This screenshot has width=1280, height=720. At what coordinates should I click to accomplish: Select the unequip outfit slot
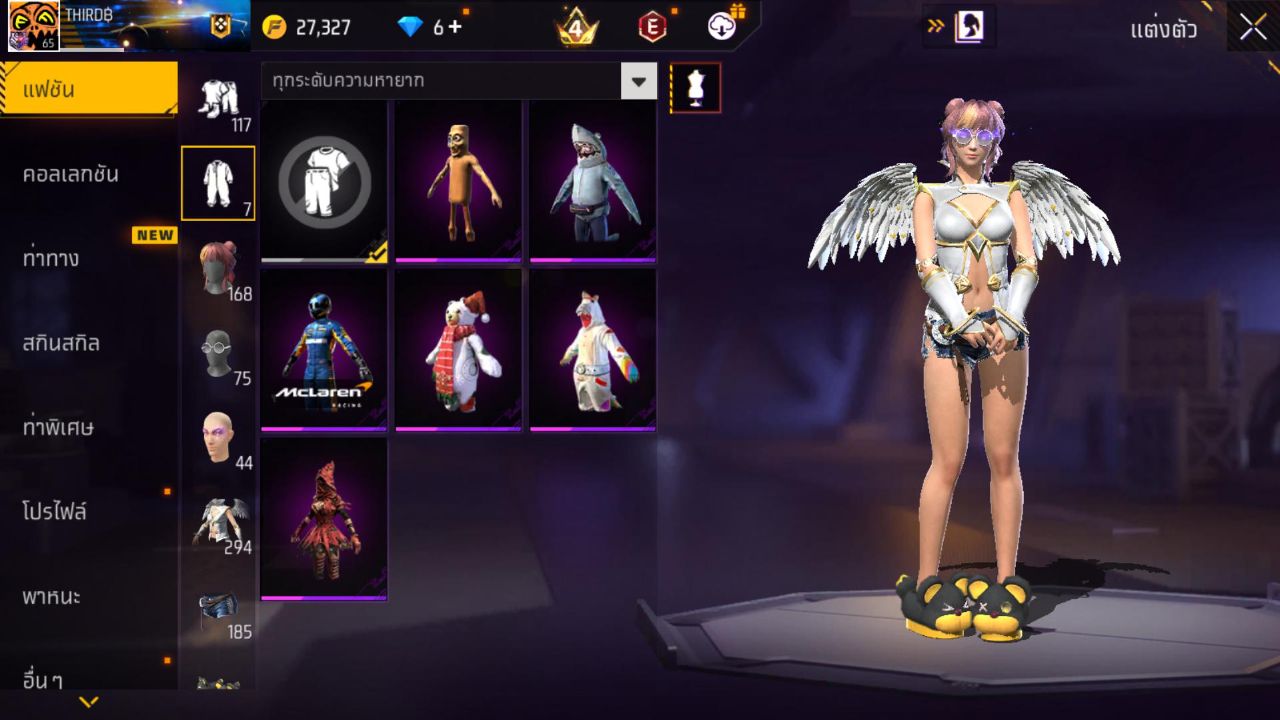[x=324, y=181]
